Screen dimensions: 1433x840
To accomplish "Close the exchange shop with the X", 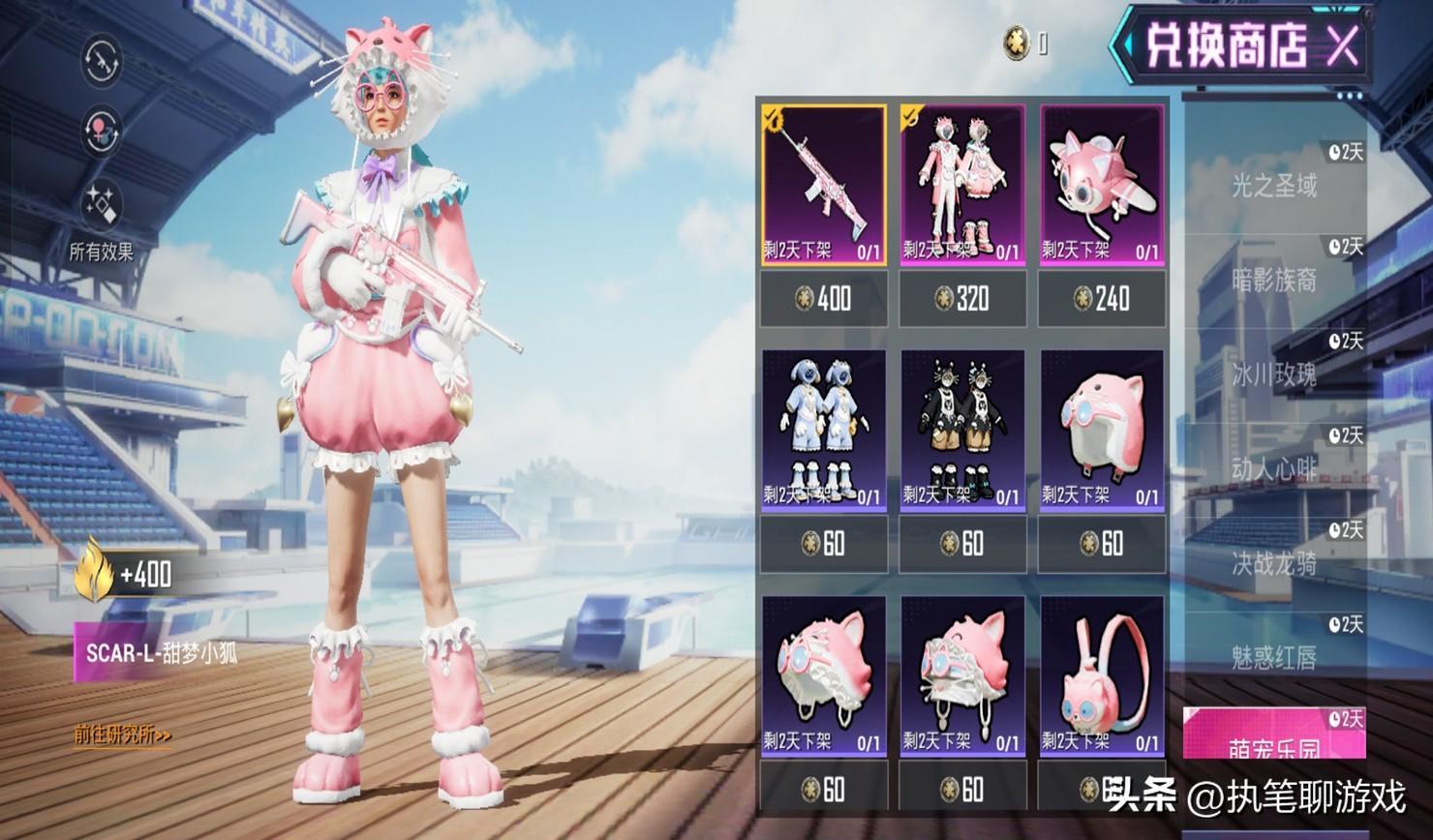I will point(1341,45).
